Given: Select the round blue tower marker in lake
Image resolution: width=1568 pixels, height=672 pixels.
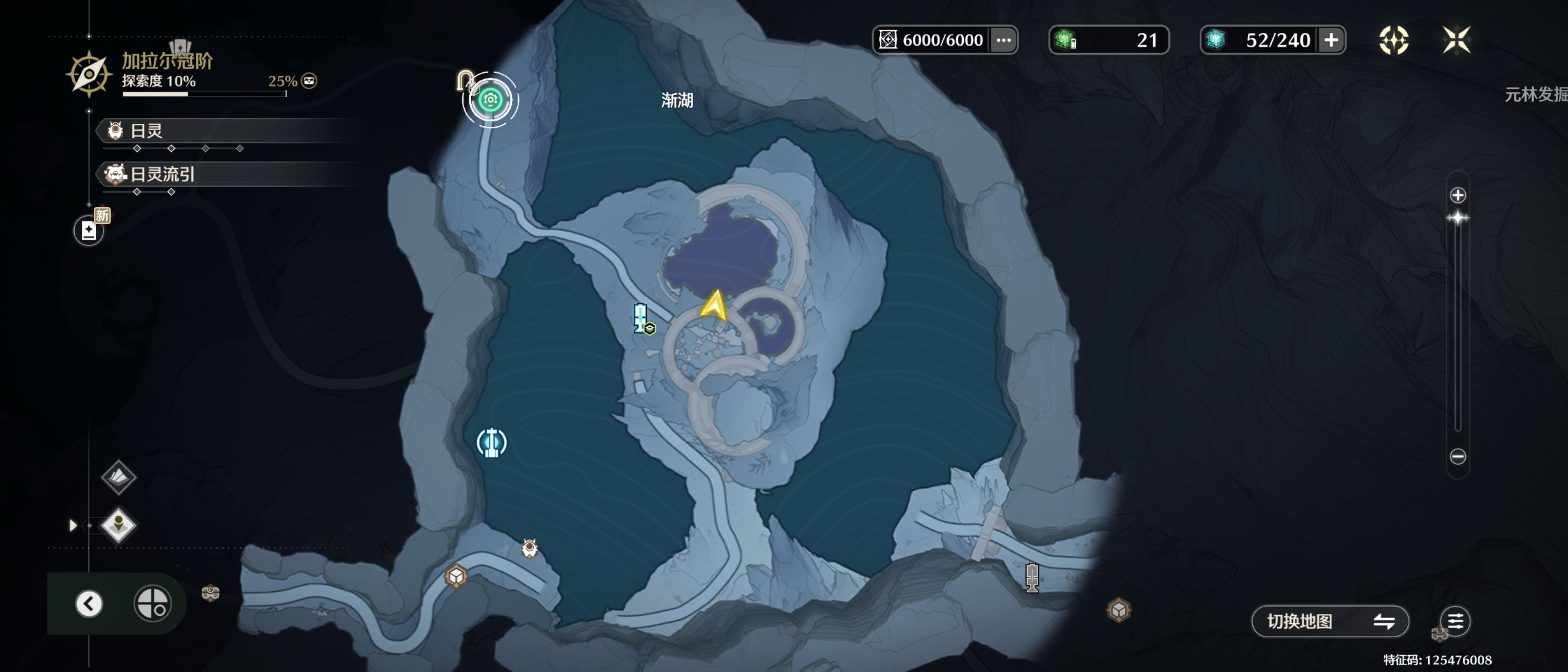Looking at the screenshot, I should [x=491, y=443].
